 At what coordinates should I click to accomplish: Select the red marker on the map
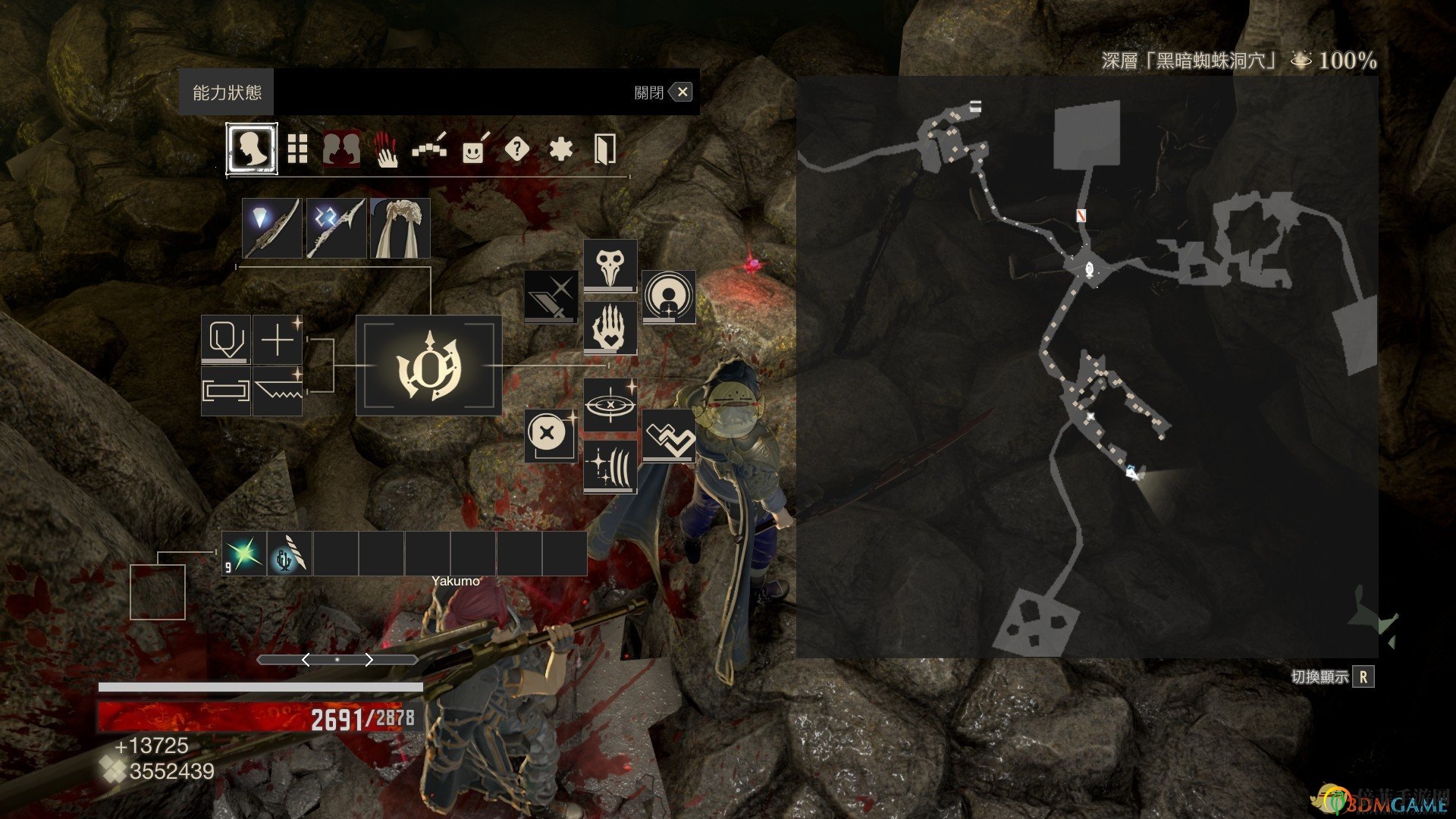pyautogui.click(x=1081, y=216)
